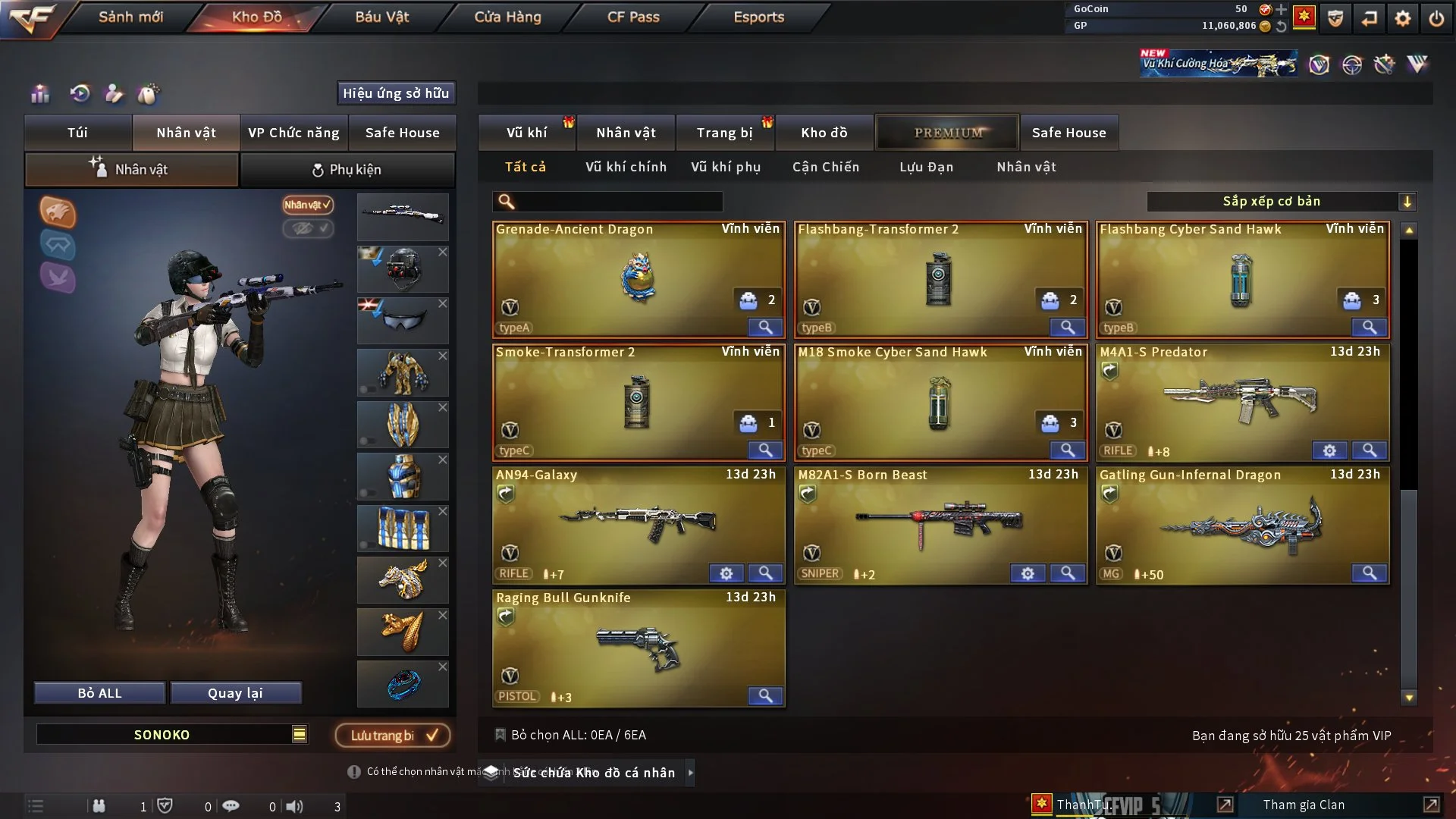This screenshot has height=819, width=1456.
Task: Open the Esports menu
Action: pyautogui.click(x=758, y=17)
